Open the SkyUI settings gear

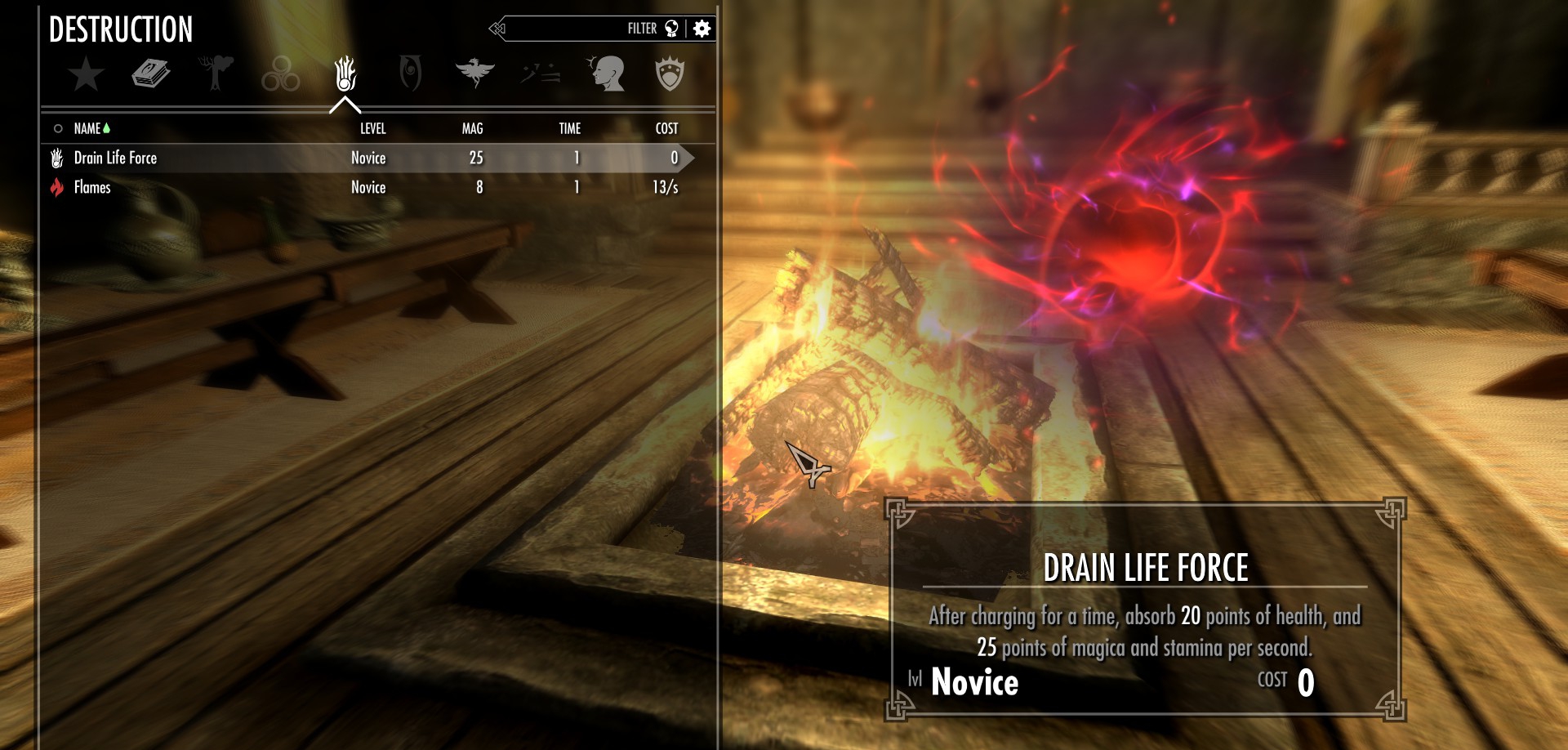[701, 29]
